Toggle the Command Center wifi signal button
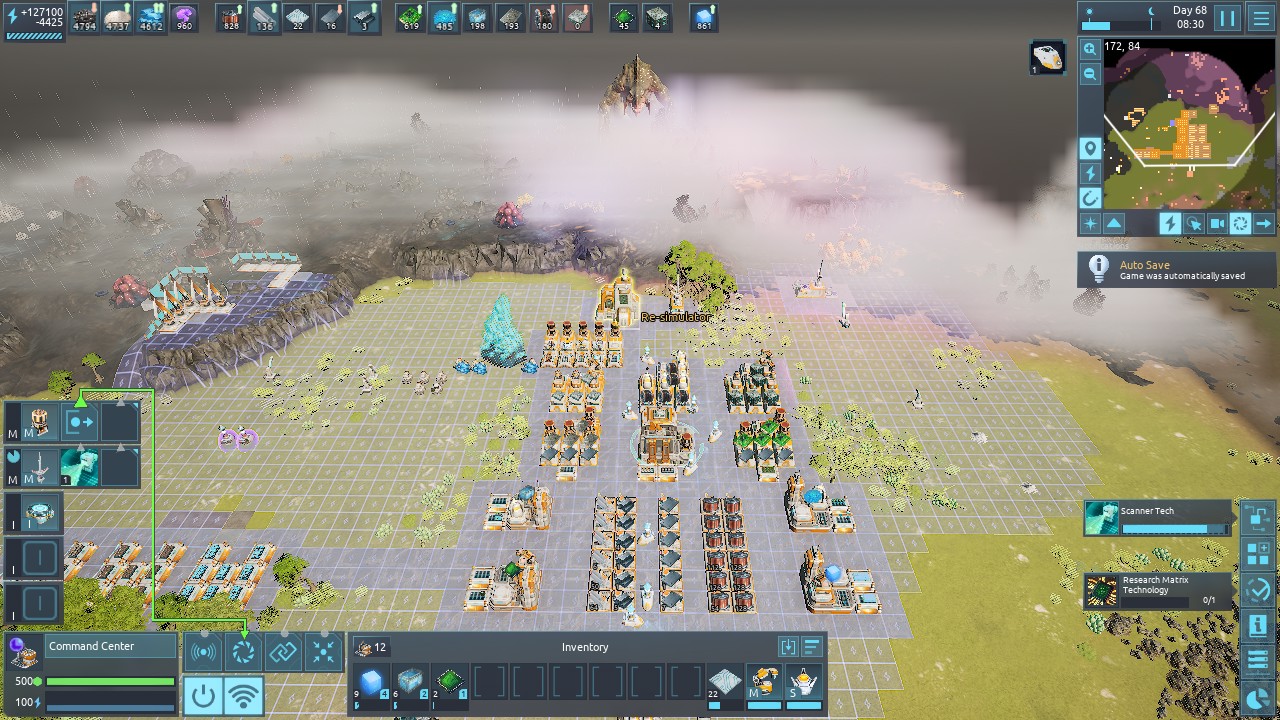Screen dimensions: 1280x720 pyautogui.click(x=243, y=695)
